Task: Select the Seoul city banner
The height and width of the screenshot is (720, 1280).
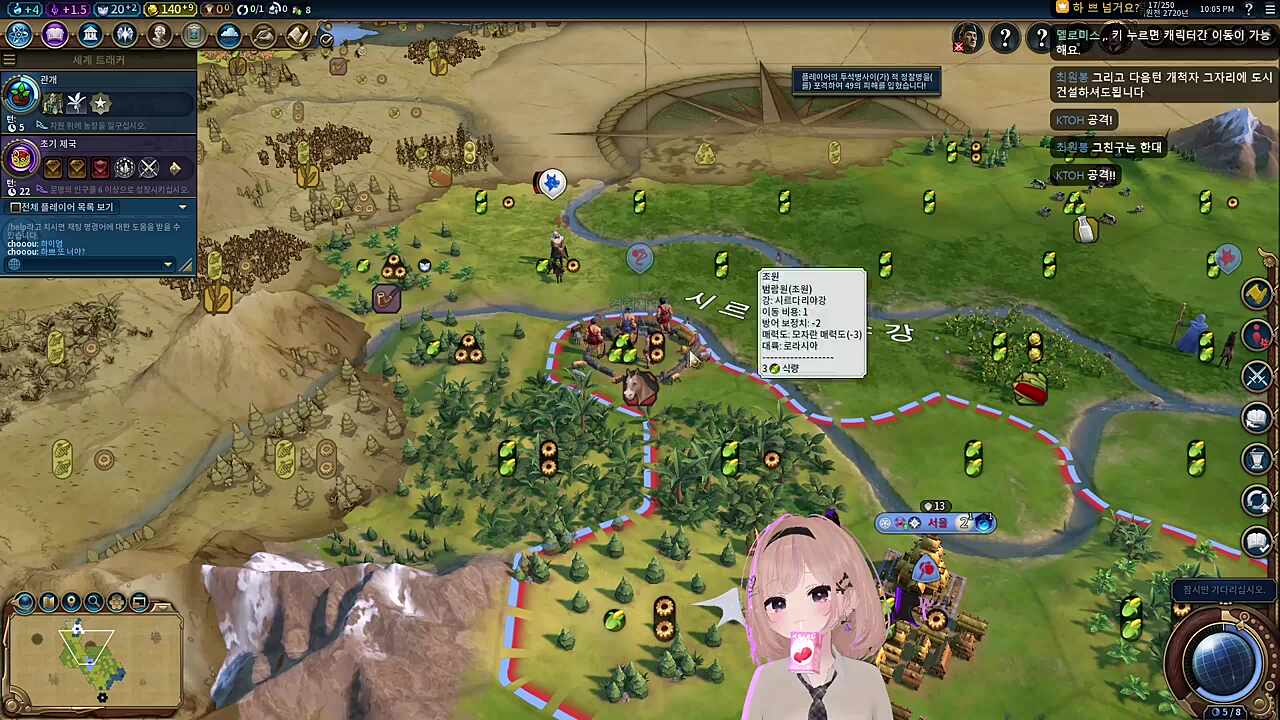Action: click(936, 523)
